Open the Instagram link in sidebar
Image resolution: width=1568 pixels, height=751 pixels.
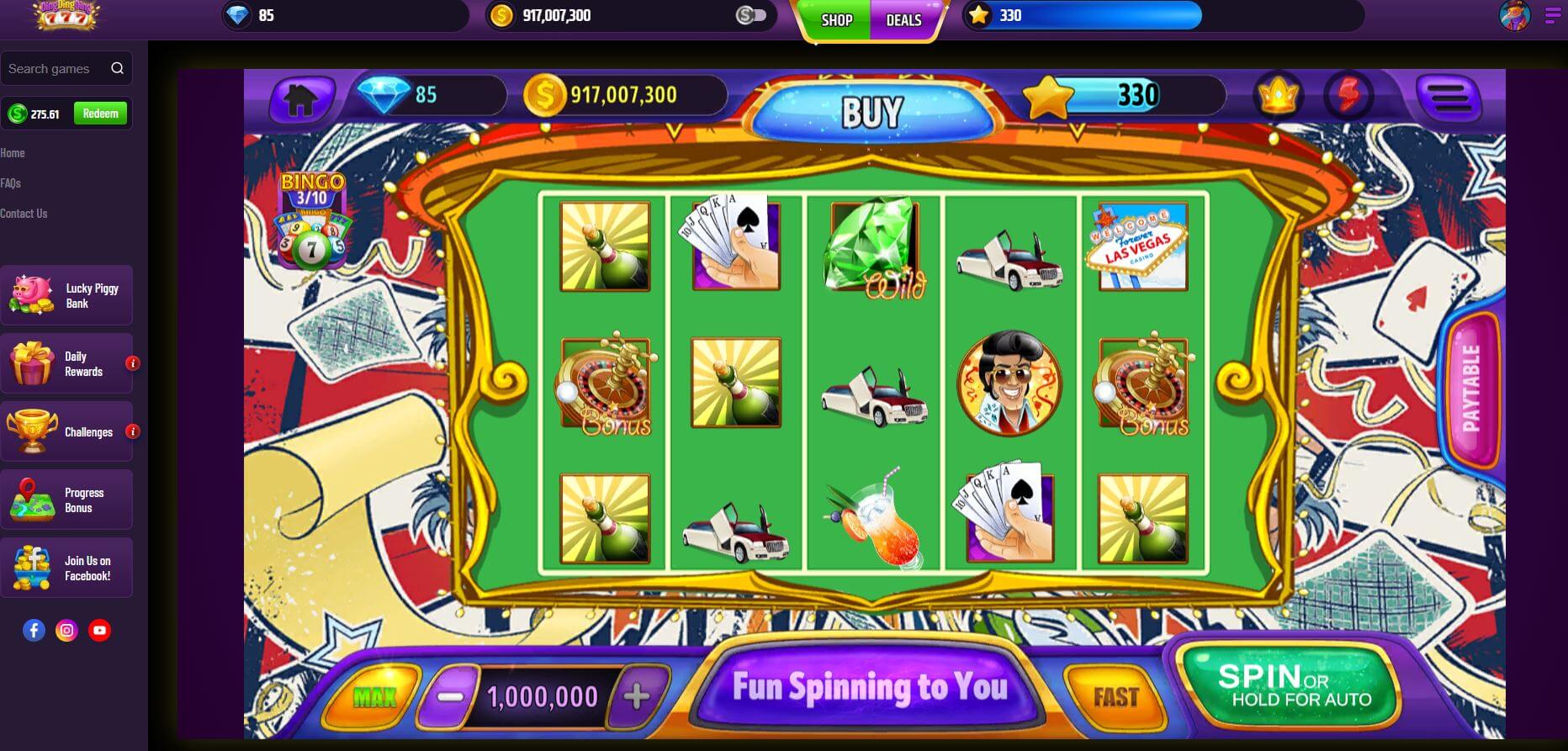coord(67,628)
